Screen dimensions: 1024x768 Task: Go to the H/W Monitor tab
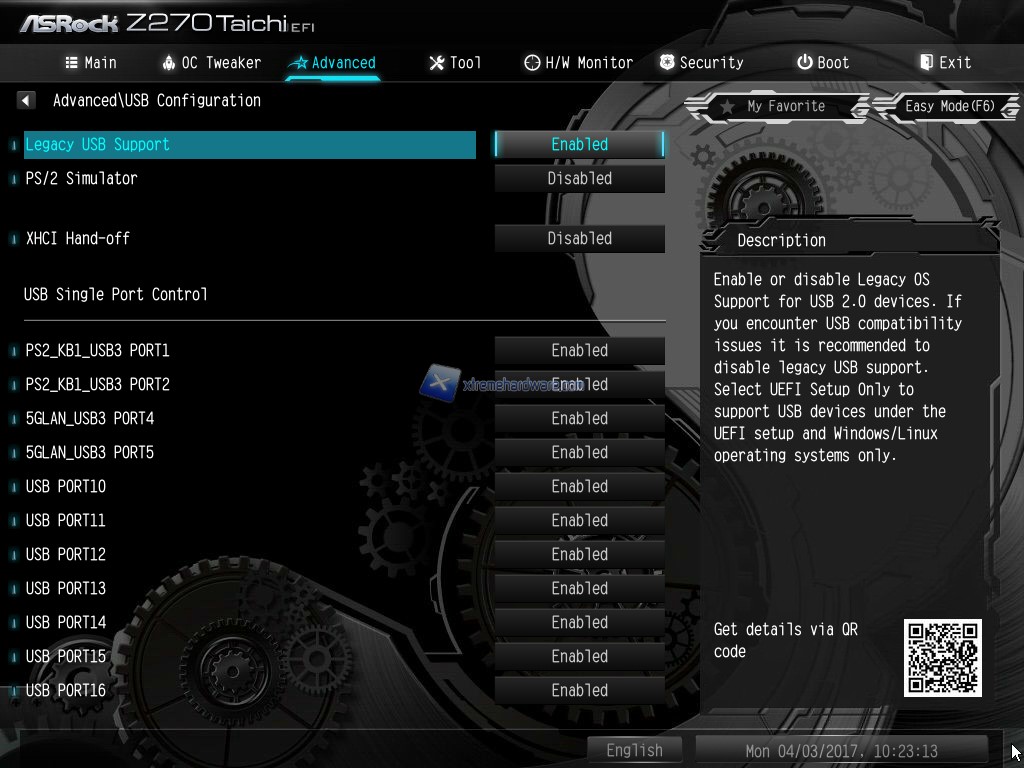pyautogui.click(x=578, y=62)
